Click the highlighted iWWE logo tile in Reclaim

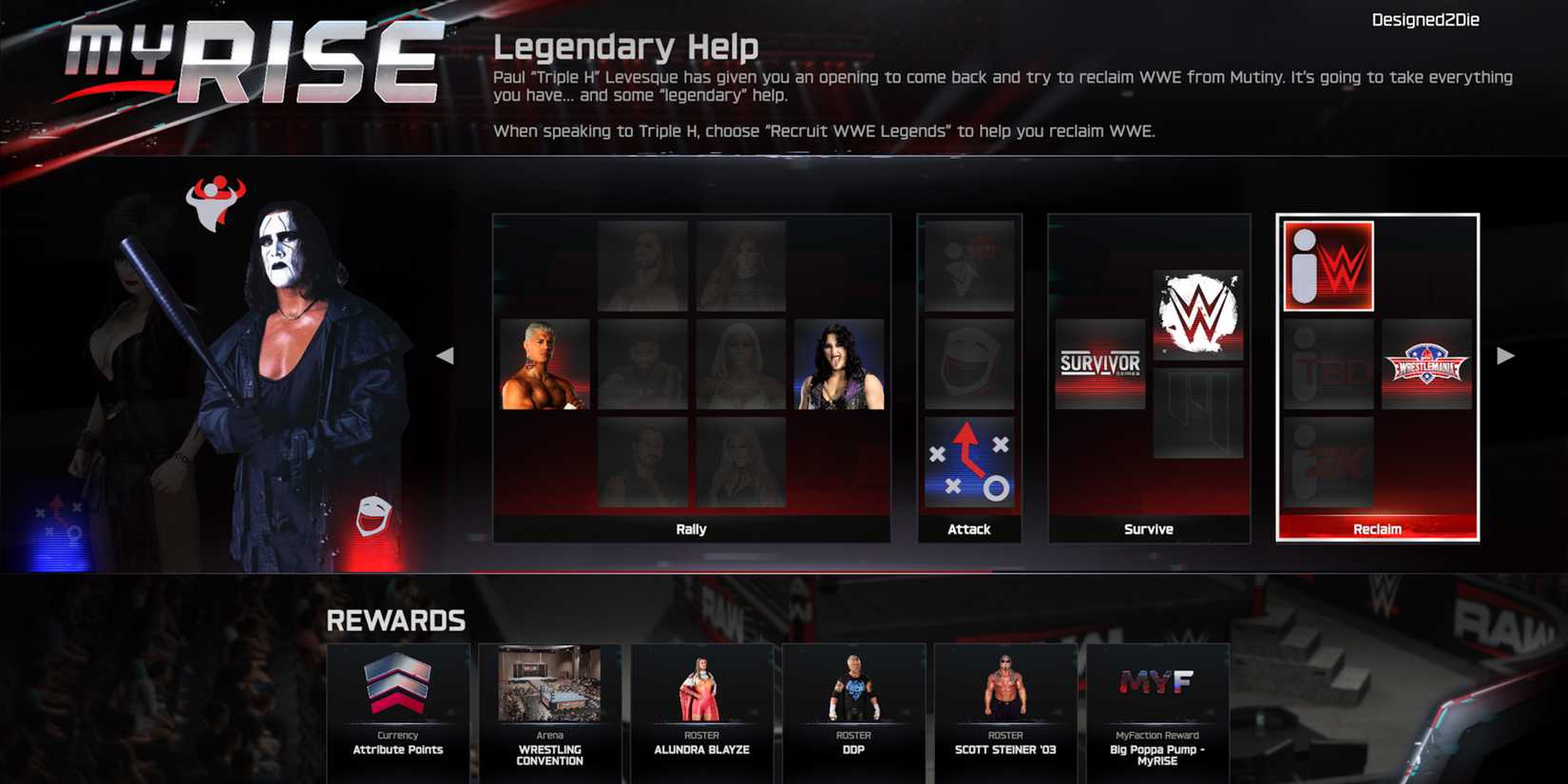click(x=1328, y=266)
